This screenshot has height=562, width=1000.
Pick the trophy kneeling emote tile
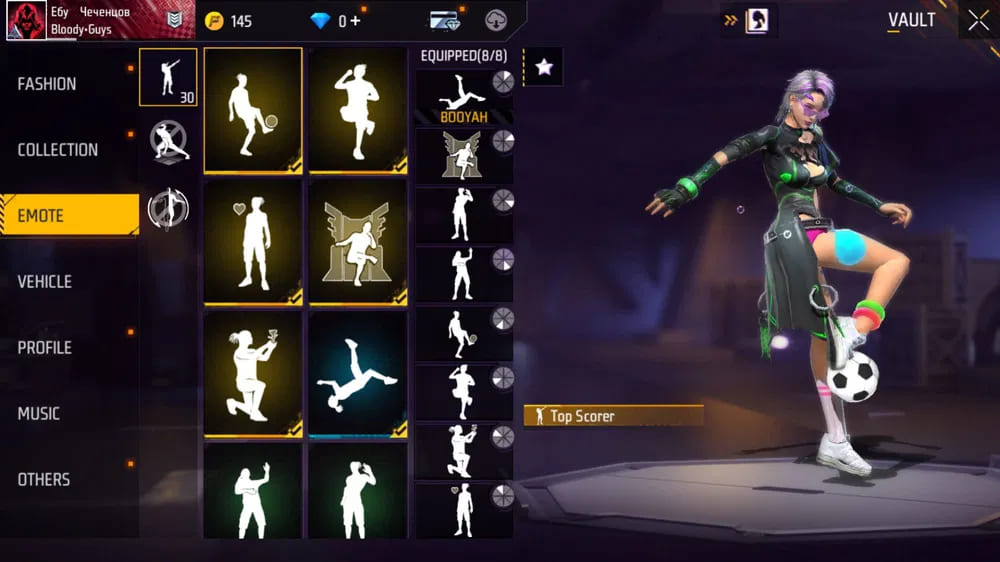pyautogui.click(x=252, y=373)
